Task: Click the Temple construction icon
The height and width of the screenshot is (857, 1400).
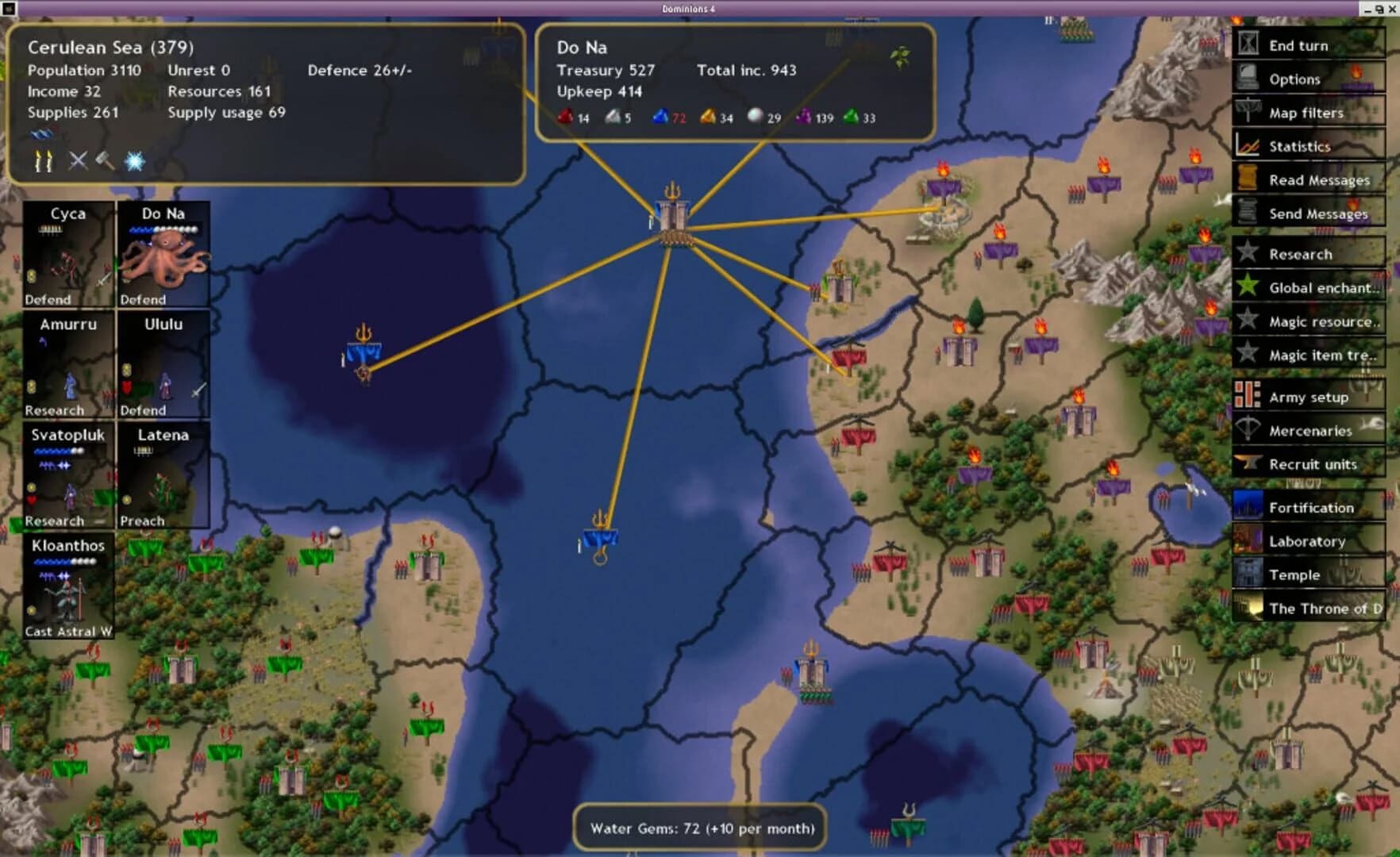Action: coord(1248,575)
